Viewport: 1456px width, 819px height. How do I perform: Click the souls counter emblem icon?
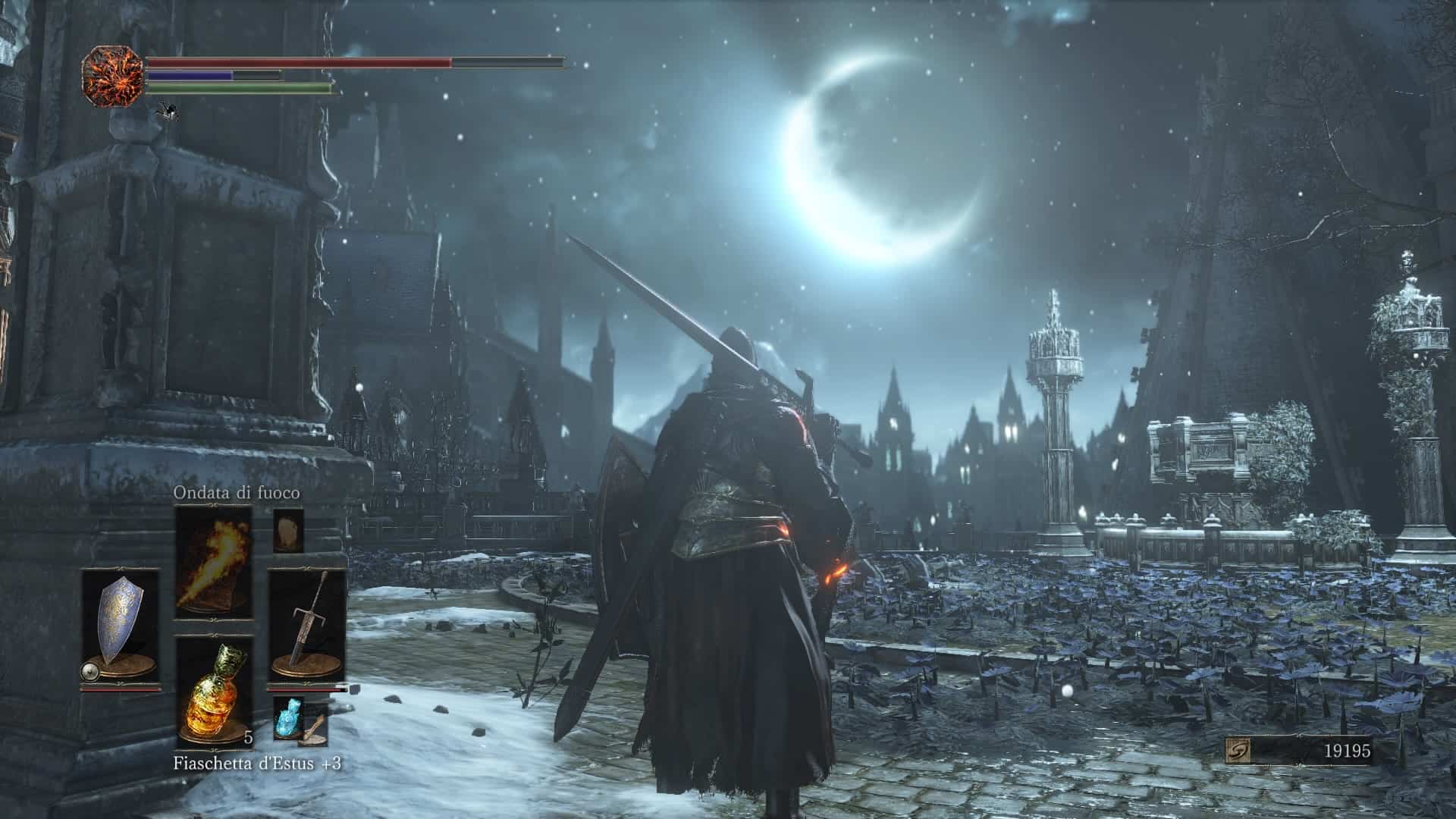(1239, 752)
